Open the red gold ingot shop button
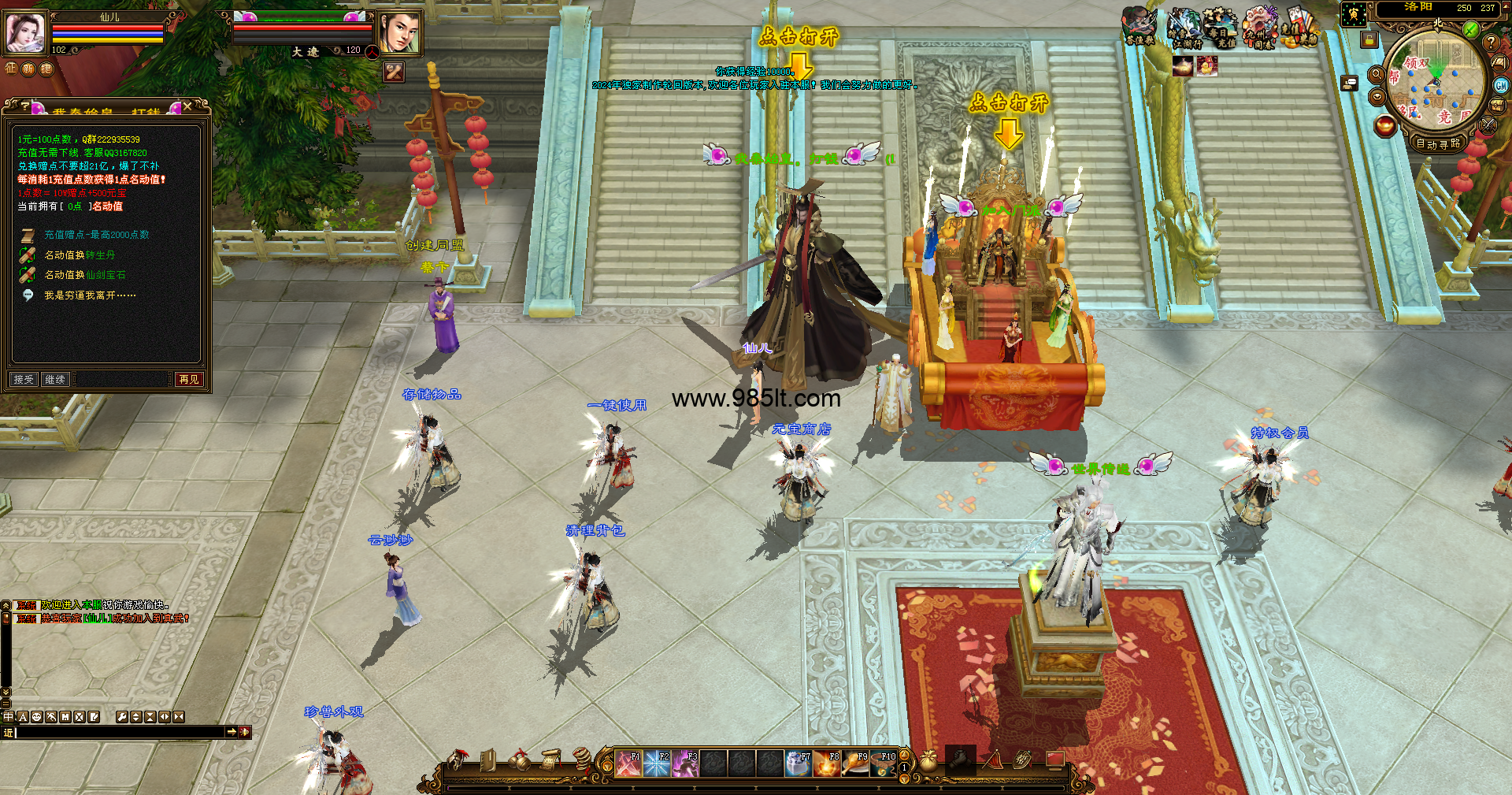This screenshot has width=1512, height=795. pyautogui.click(x=1385, y=126)
